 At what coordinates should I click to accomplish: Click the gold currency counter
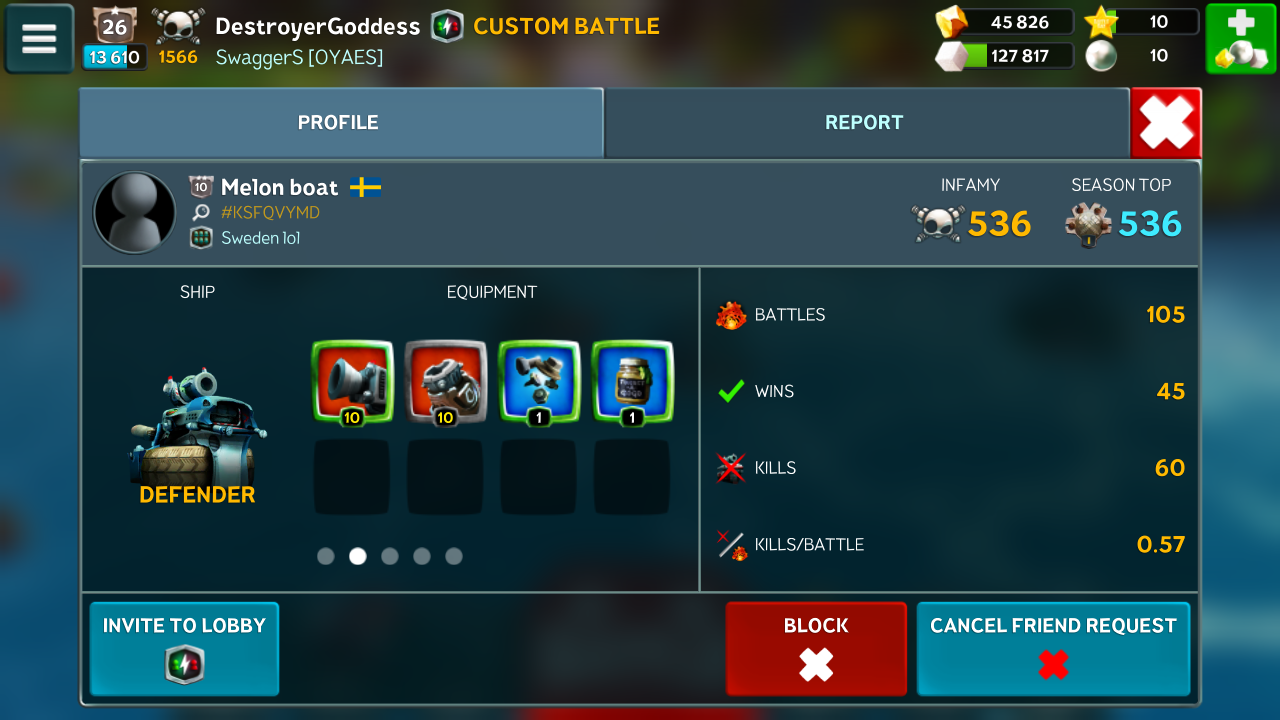[1005, 22]
